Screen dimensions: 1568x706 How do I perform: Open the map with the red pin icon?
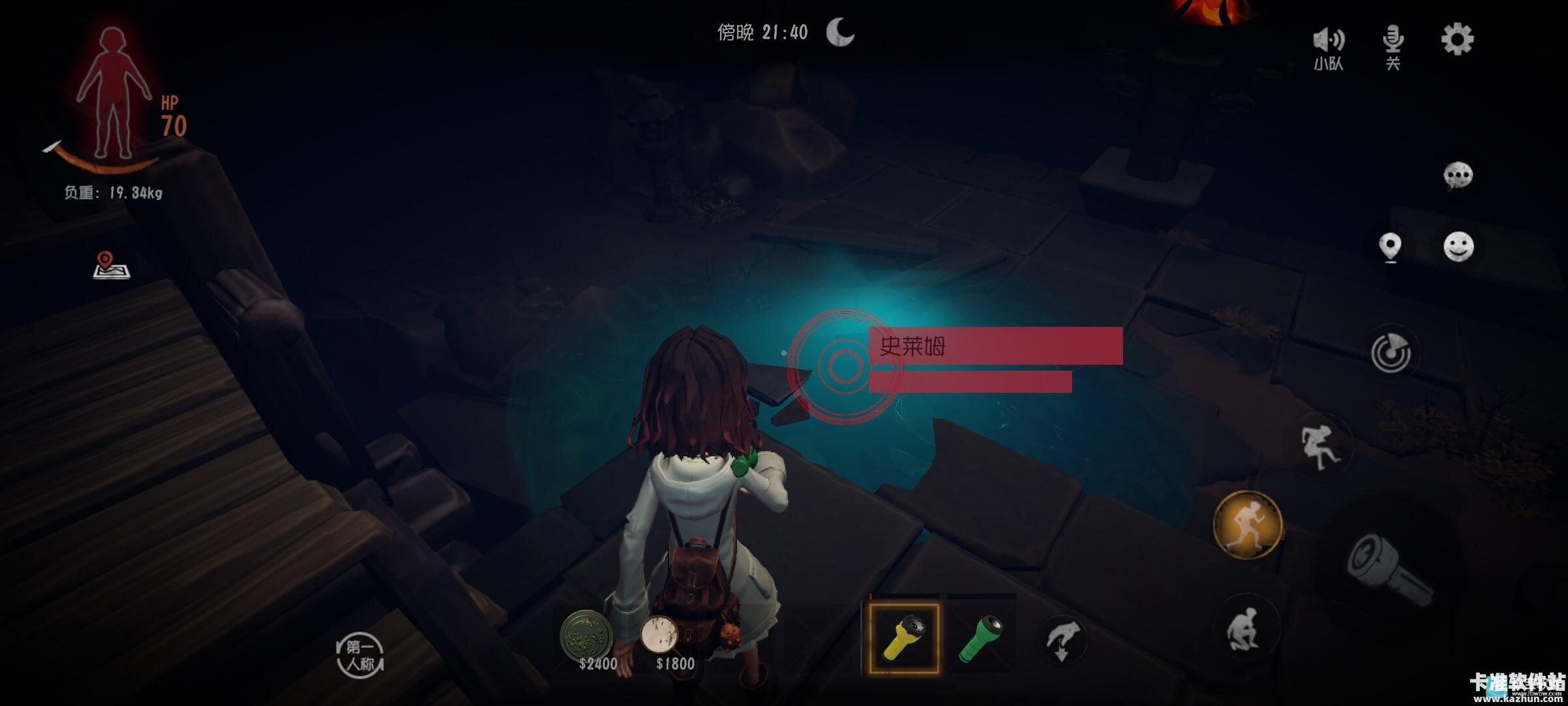click(111, 265)
